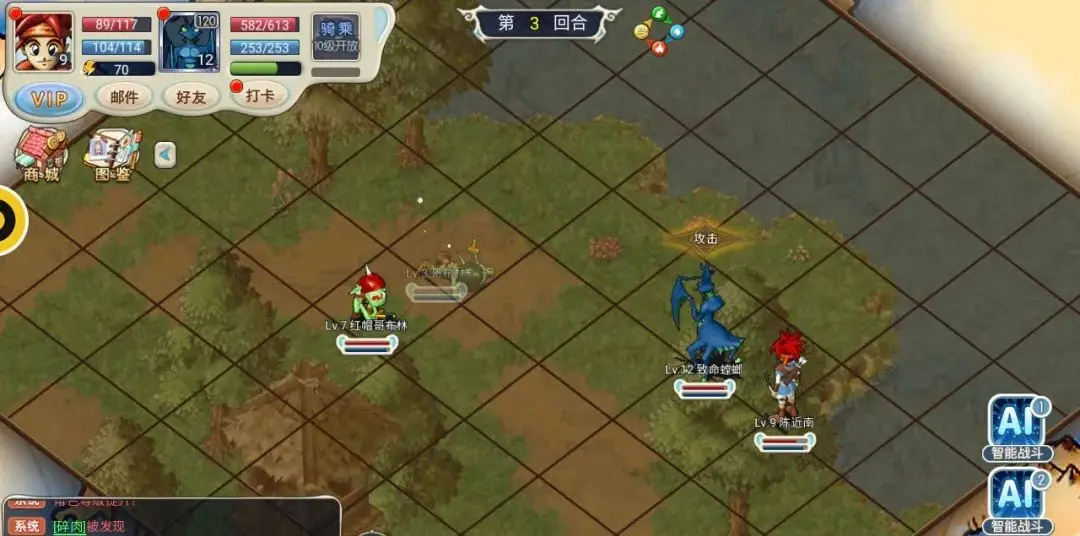Viewport: 1080px width, 536px height.
Task: Open the 系统 chat message box
Action: 170,517
